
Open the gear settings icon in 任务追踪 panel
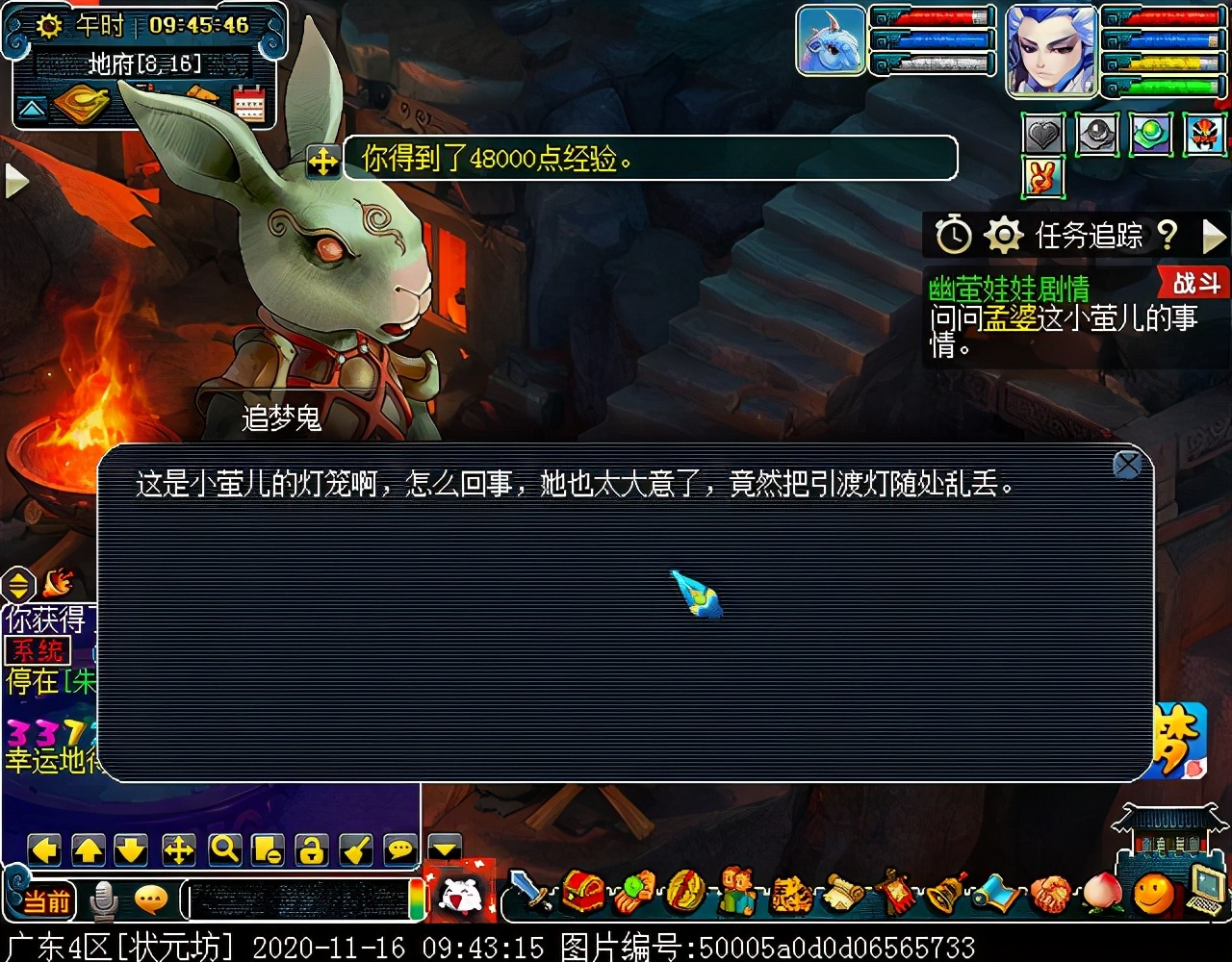1004,234
